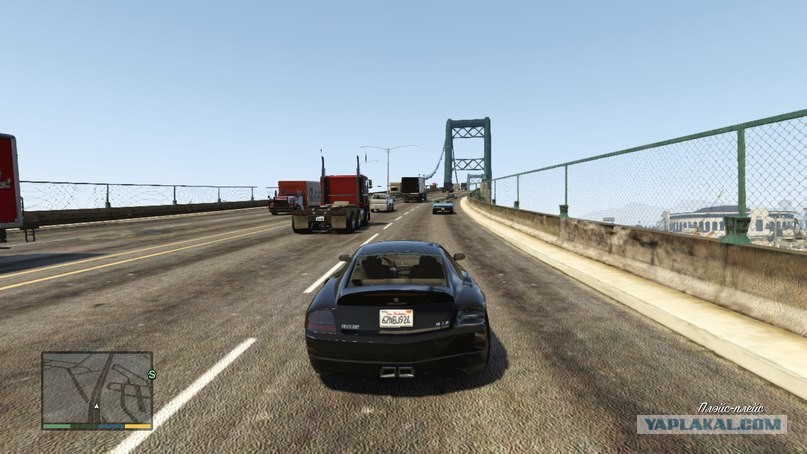Visit the YAPLAKAL.COM watermark link

tap(711, 424)
